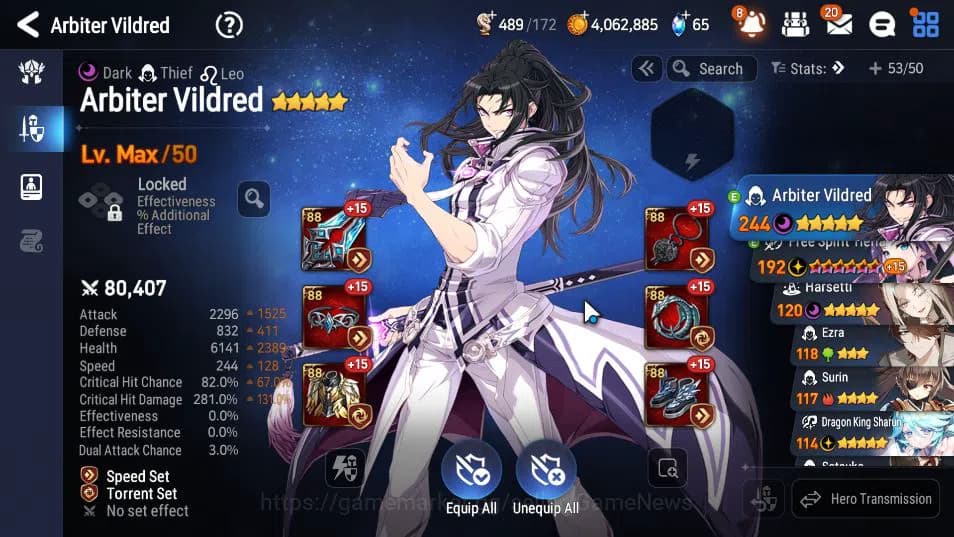The image size is (954, 537).
Task: Select the equipped necklace slot
Action: [677, 241]
